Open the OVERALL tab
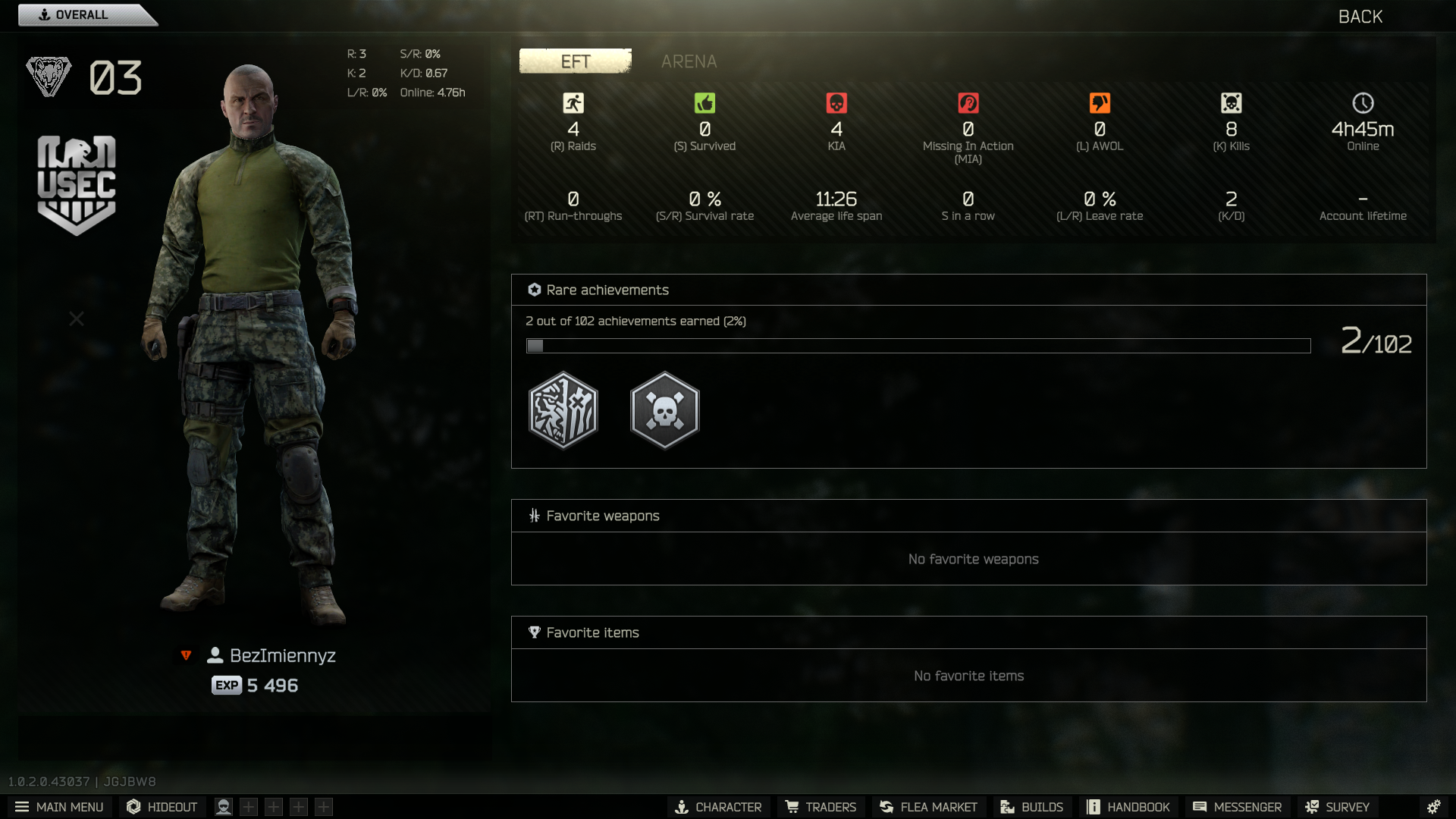The image size is (1456, 819). [82, 15]
